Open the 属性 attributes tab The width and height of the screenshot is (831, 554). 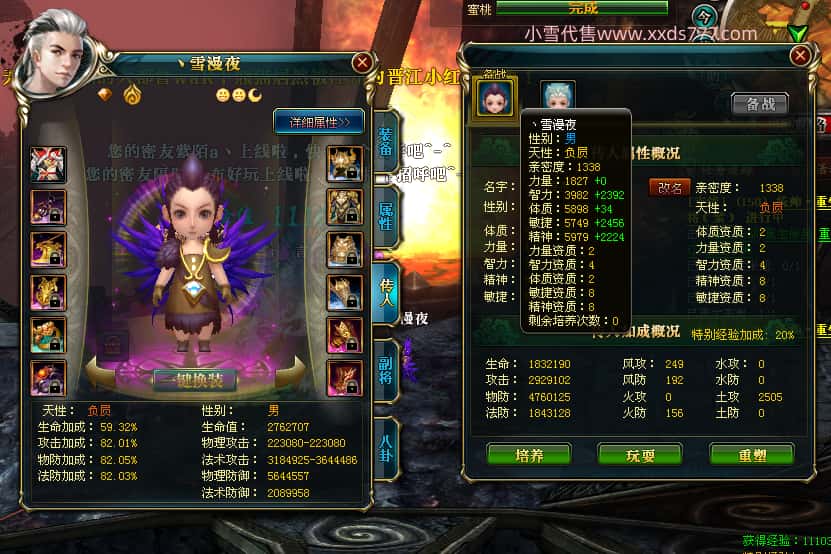(387, 214)
